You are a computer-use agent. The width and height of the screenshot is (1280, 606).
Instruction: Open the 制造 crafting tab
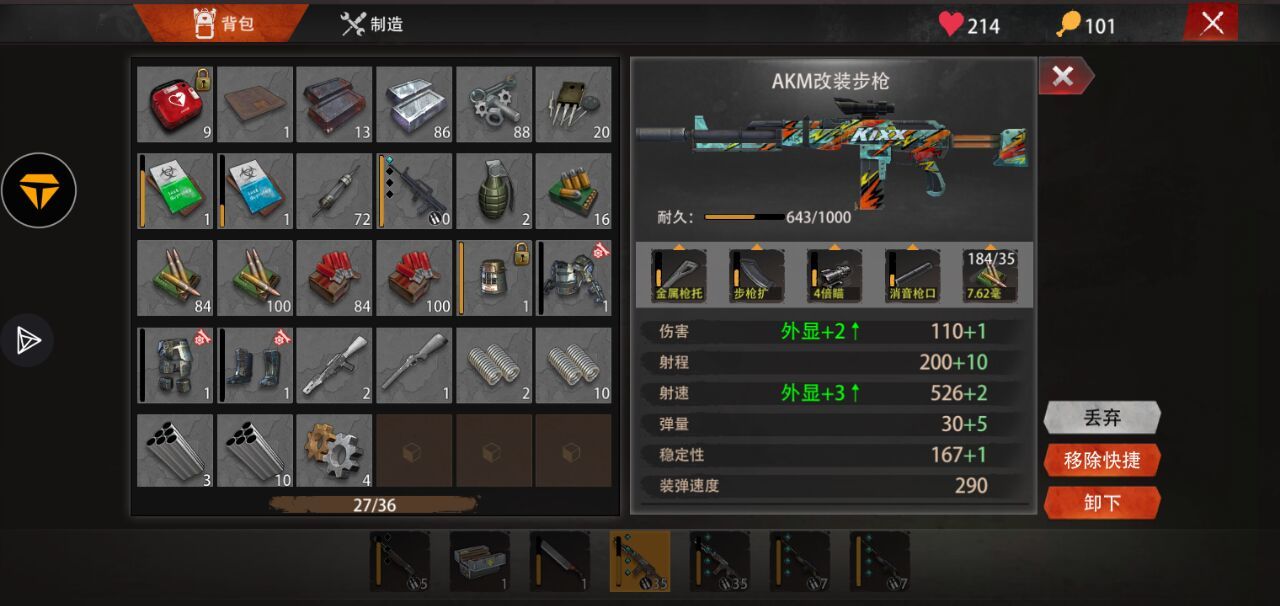[x=372, y=24]
